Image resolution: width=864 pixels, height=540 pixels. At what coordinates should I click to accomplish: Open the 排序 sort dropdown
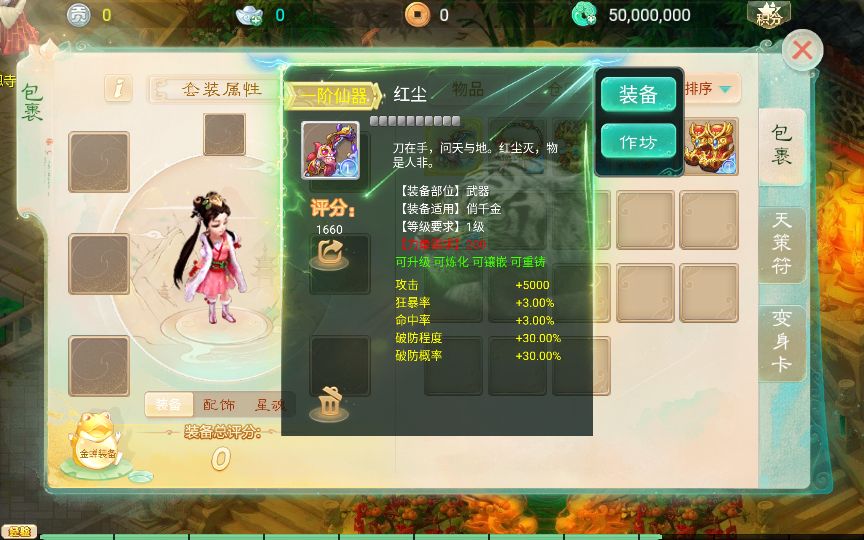(x=710, y=89)
